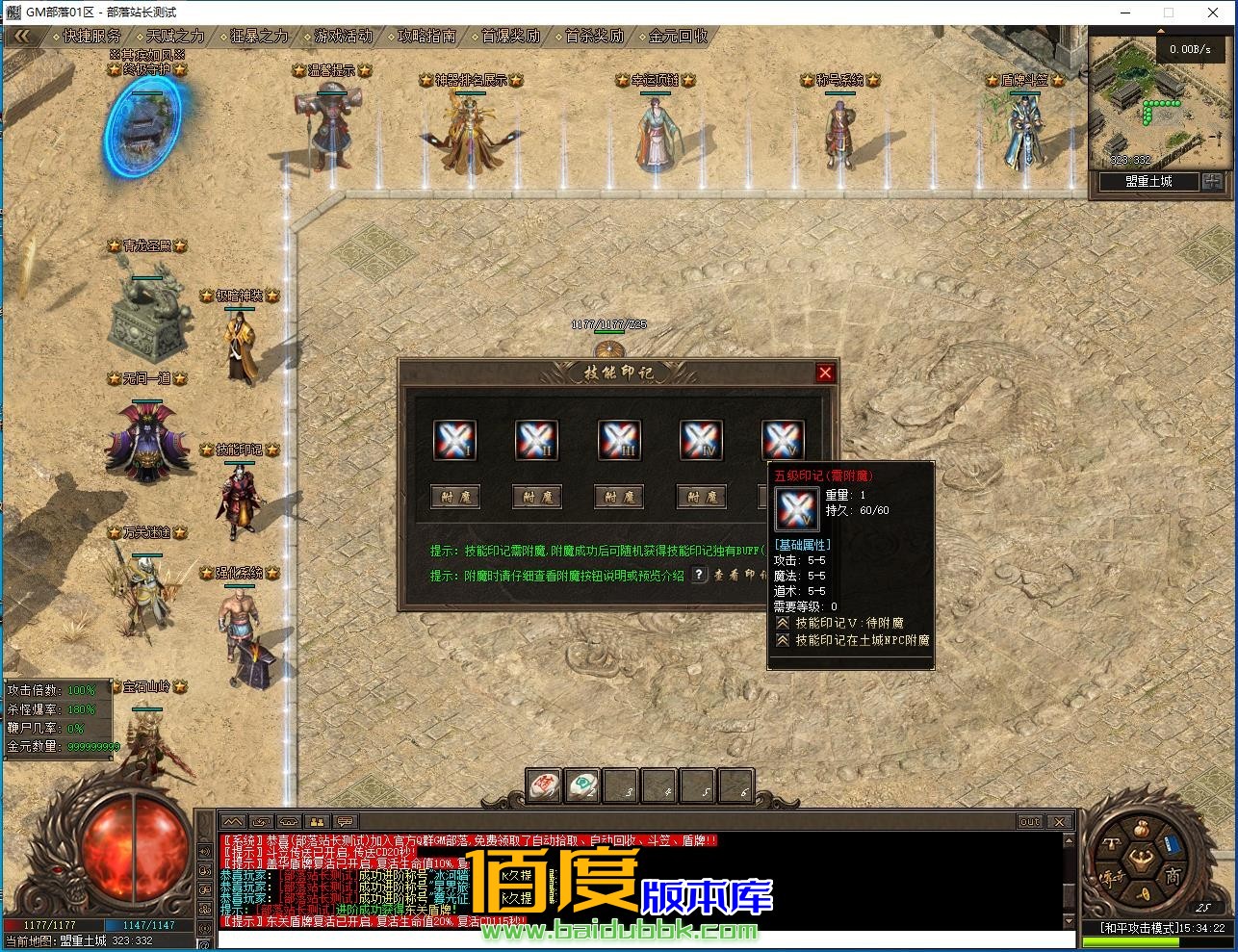1238x952 pixels.
Task: Open the 金元回收 gold recycle menu
Action: (678, 37)
